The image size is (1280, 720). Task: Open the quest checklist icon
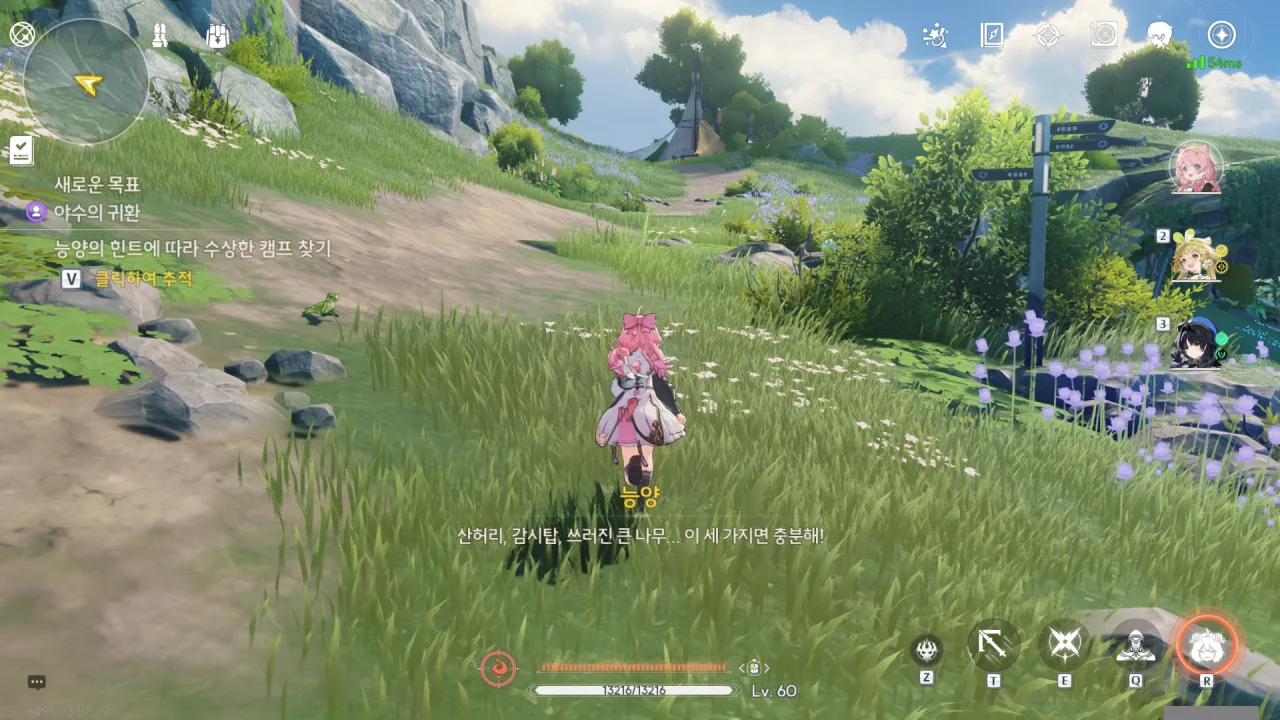(x=21, y=150)
